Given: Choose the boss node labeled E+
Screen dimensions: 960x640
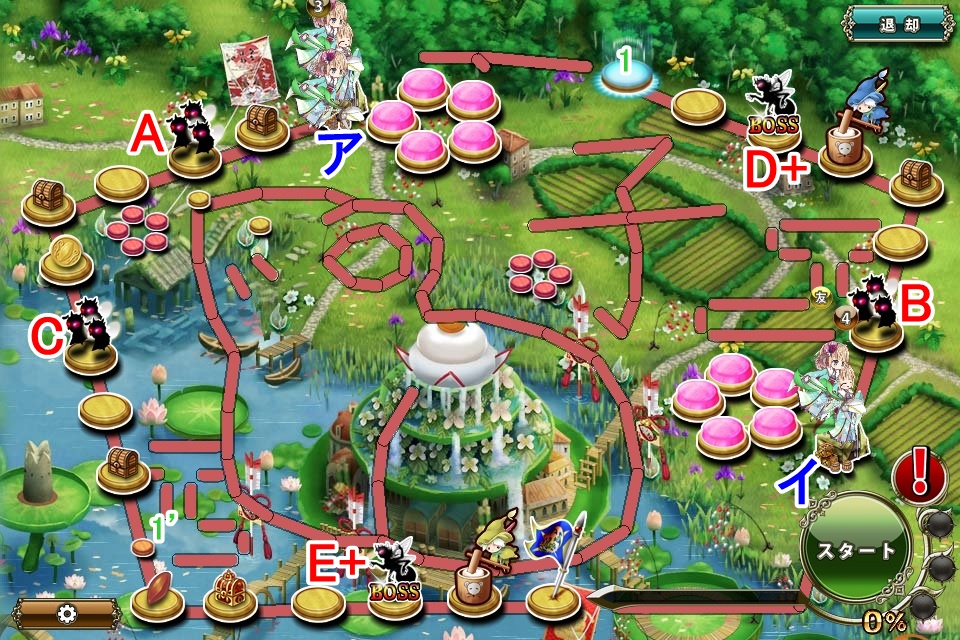Looking at the screenshot, I should tap(394, 589).
